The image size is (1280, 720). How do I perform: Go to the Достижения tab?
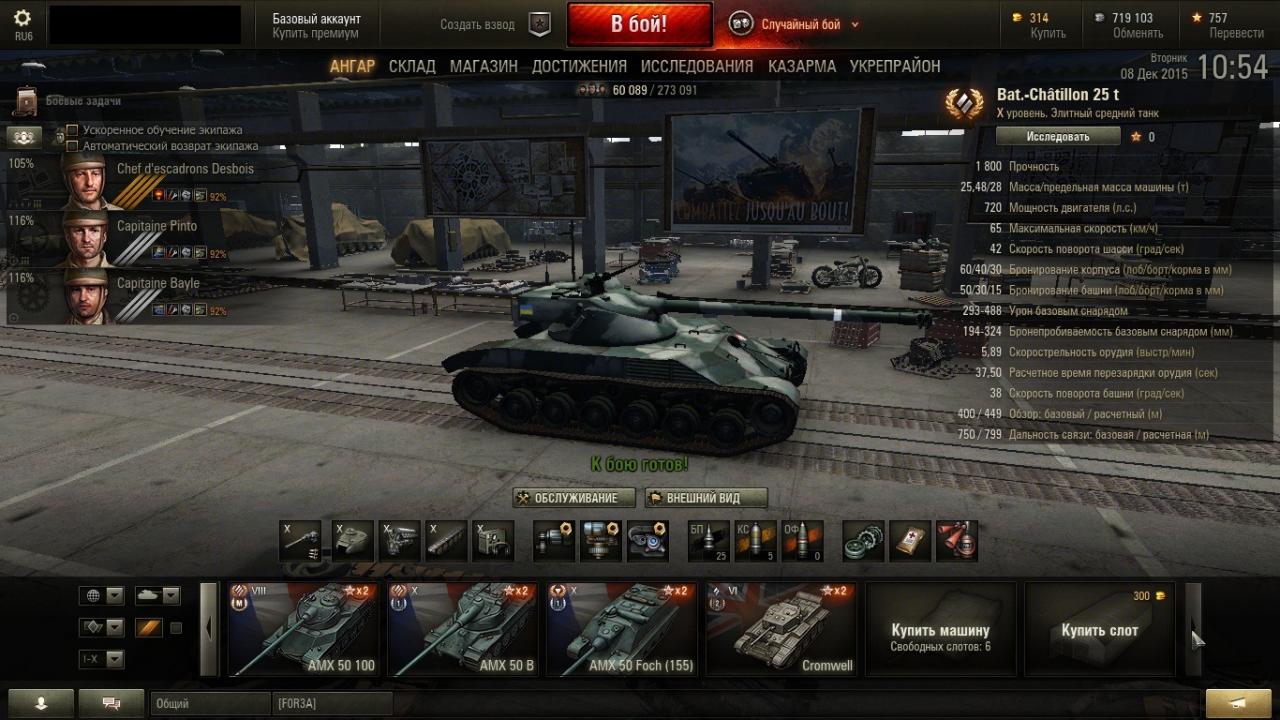pos(579,66)
